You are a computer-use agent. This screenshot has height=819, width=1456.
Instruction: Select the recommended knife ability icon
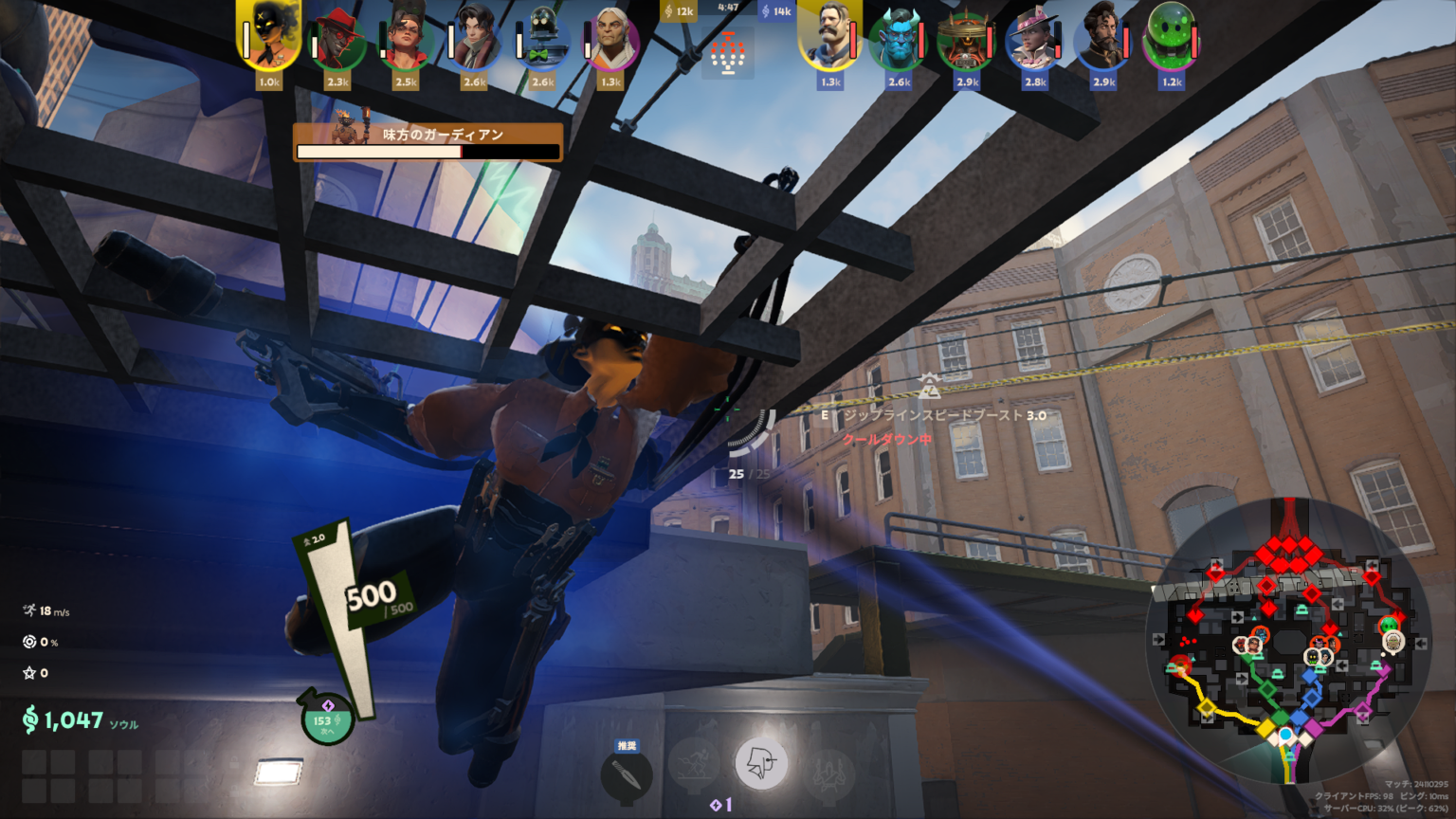click(627, 773)
